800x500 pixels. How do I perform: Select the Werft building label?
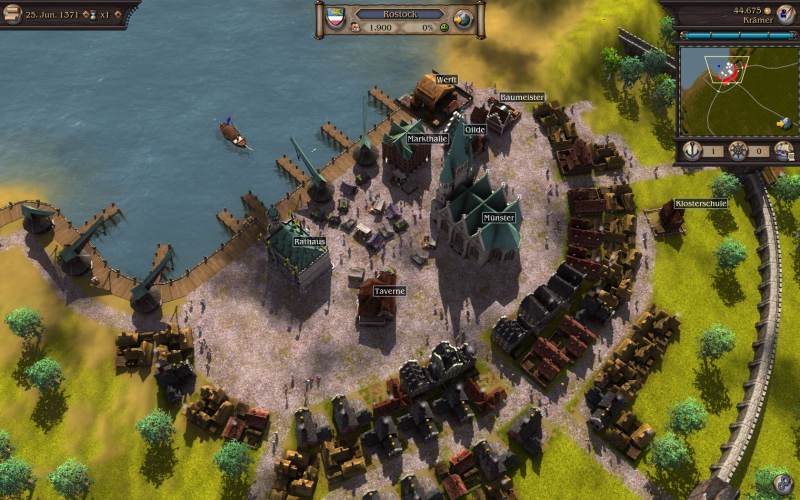[446, 79]
